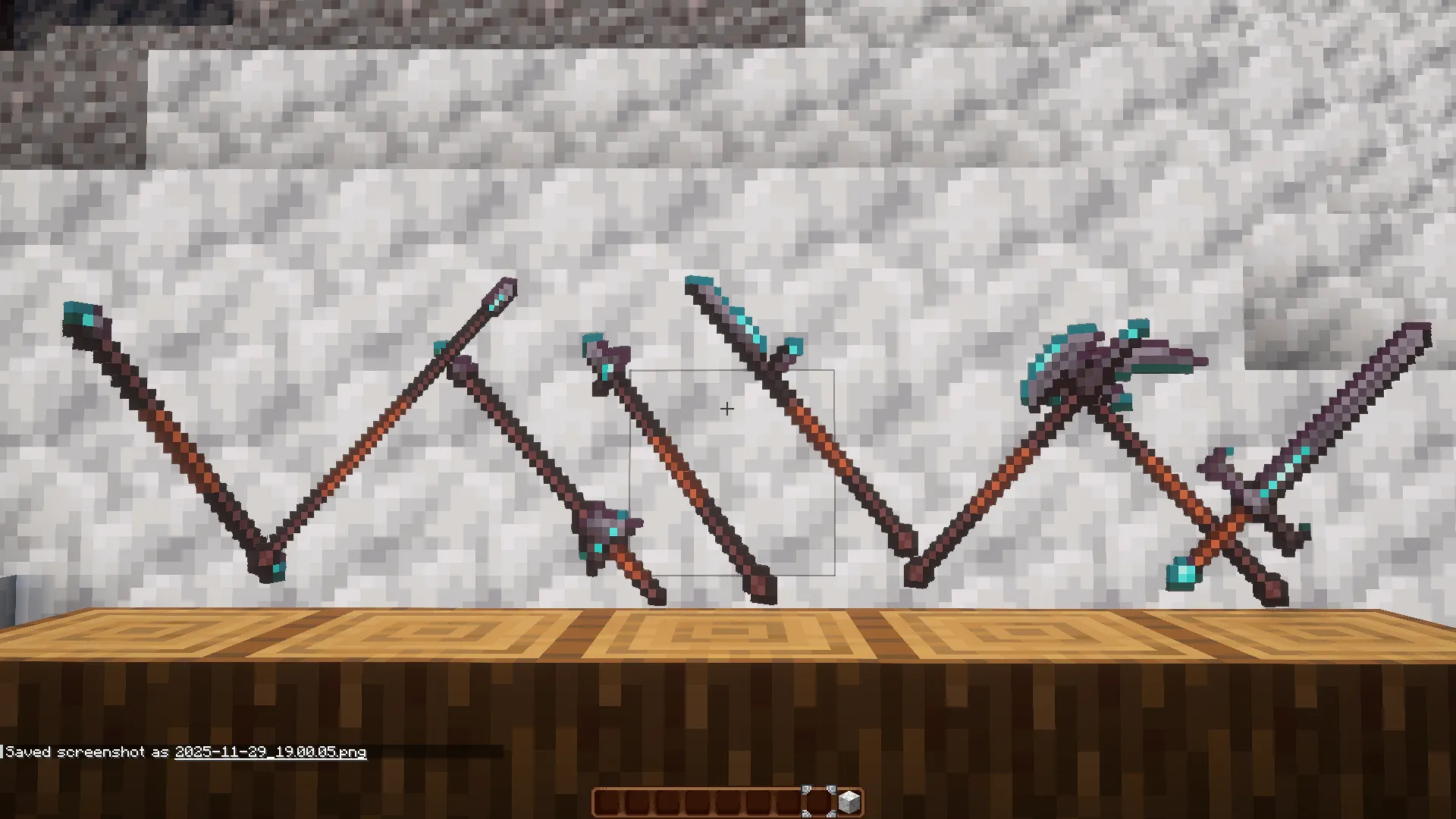Select the first empty hotbar slot
The width and height of the screenshot is (1456, 819).
coord(606,800)
